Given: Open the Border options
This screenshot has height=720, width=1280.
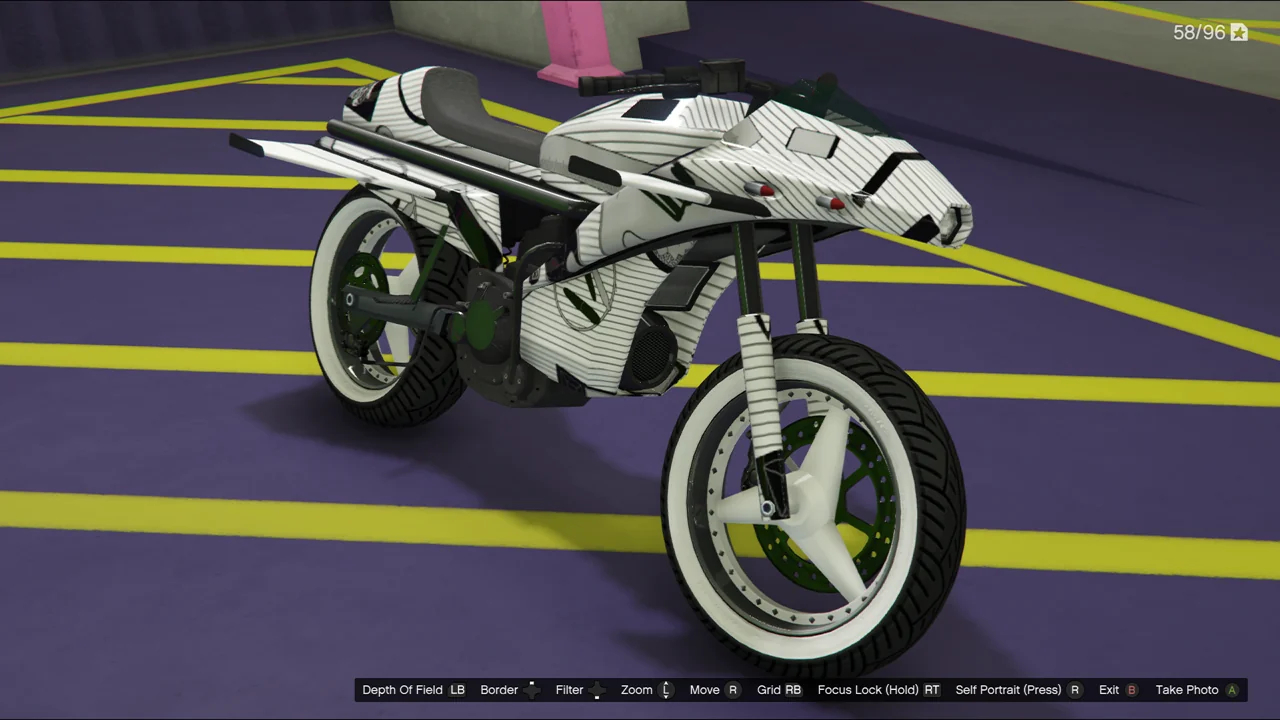Looking at the screenshot, I should click(499, 690).
